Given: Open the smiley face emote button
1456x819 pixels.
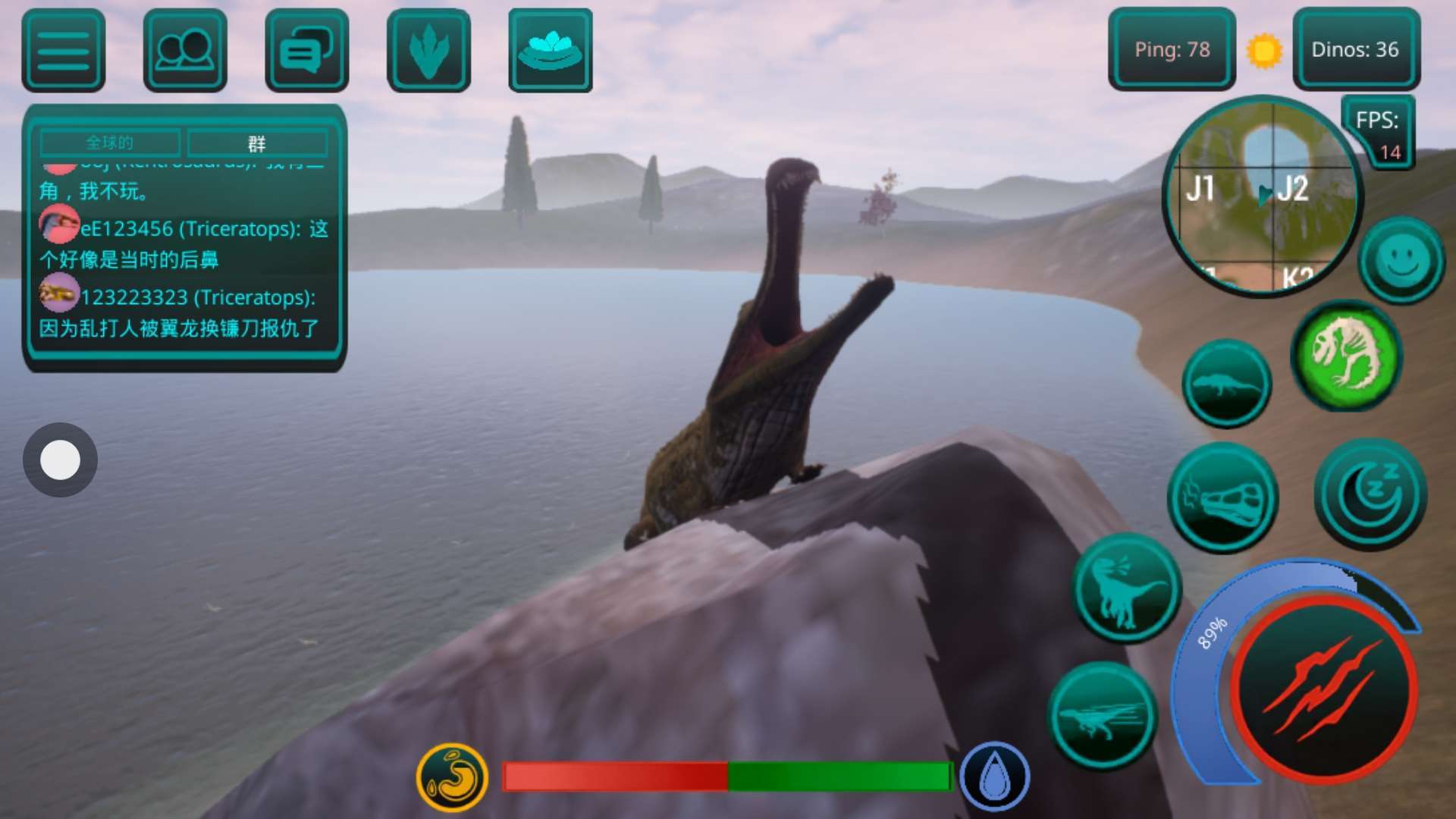Looking at the screenshot, I should click(x=1401, y=260).
